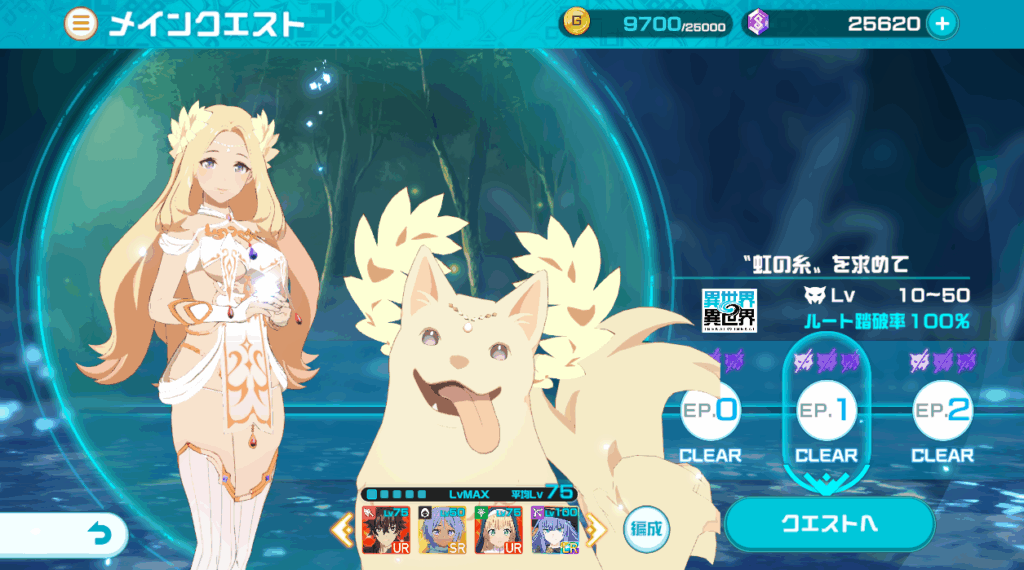This screenshot has height=570, width=1024.
Task: Click the purple gem currency icon
Action: point(758,23)
